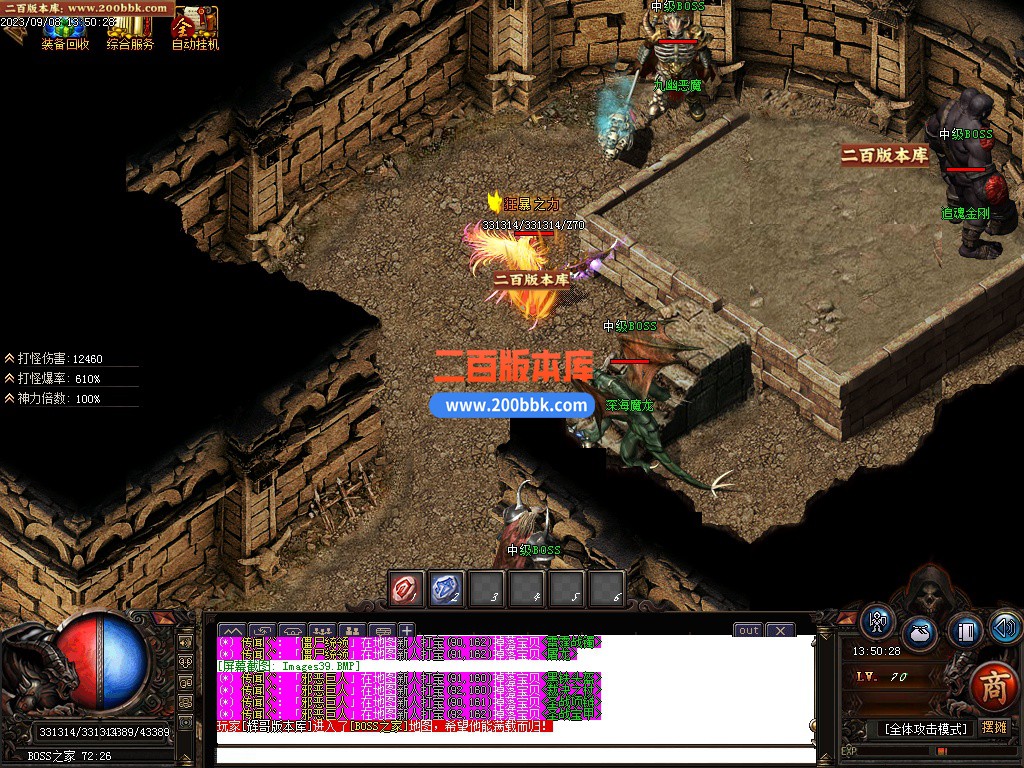Use the blue skill in hotbar slot 2
The width and height of the screenshot is (1024, 768).
click(447, 589)
